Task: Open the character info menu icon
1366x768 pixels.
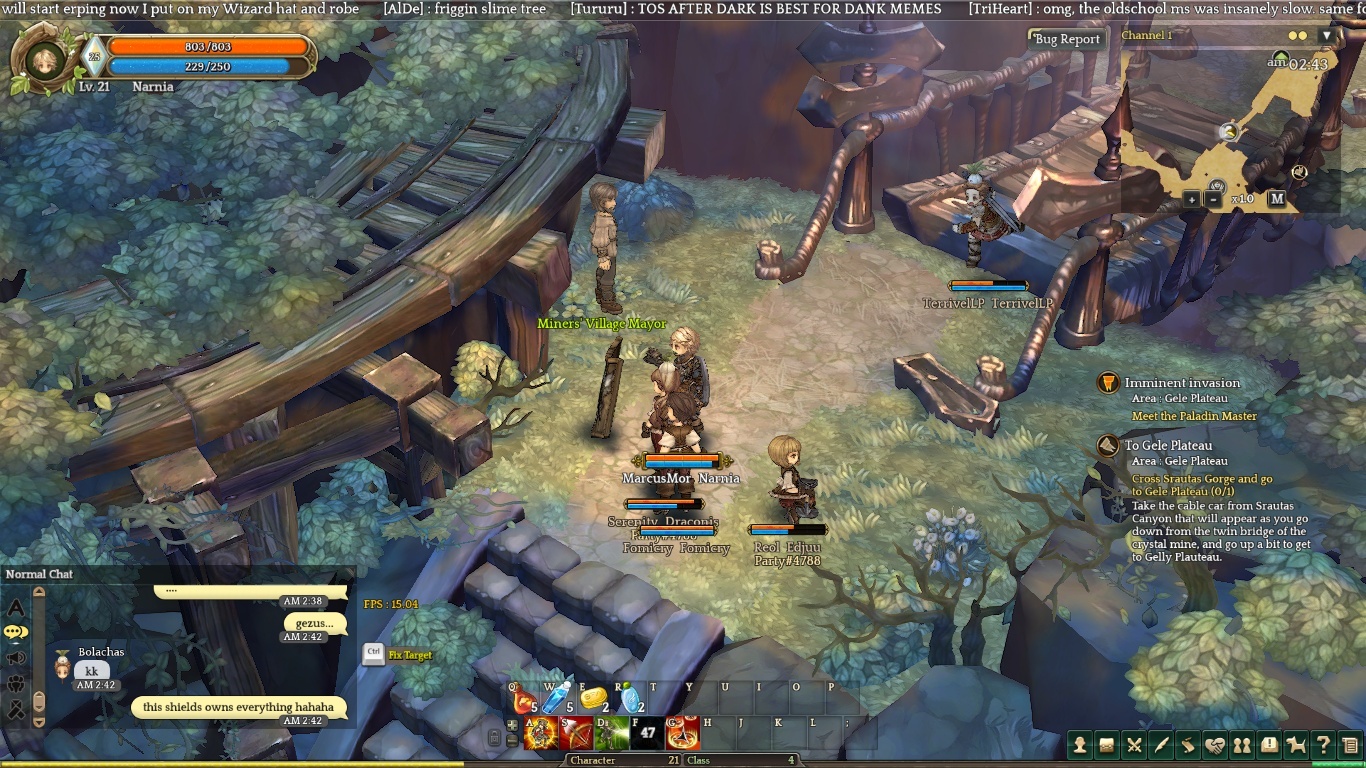Action: pos(1080,744)
